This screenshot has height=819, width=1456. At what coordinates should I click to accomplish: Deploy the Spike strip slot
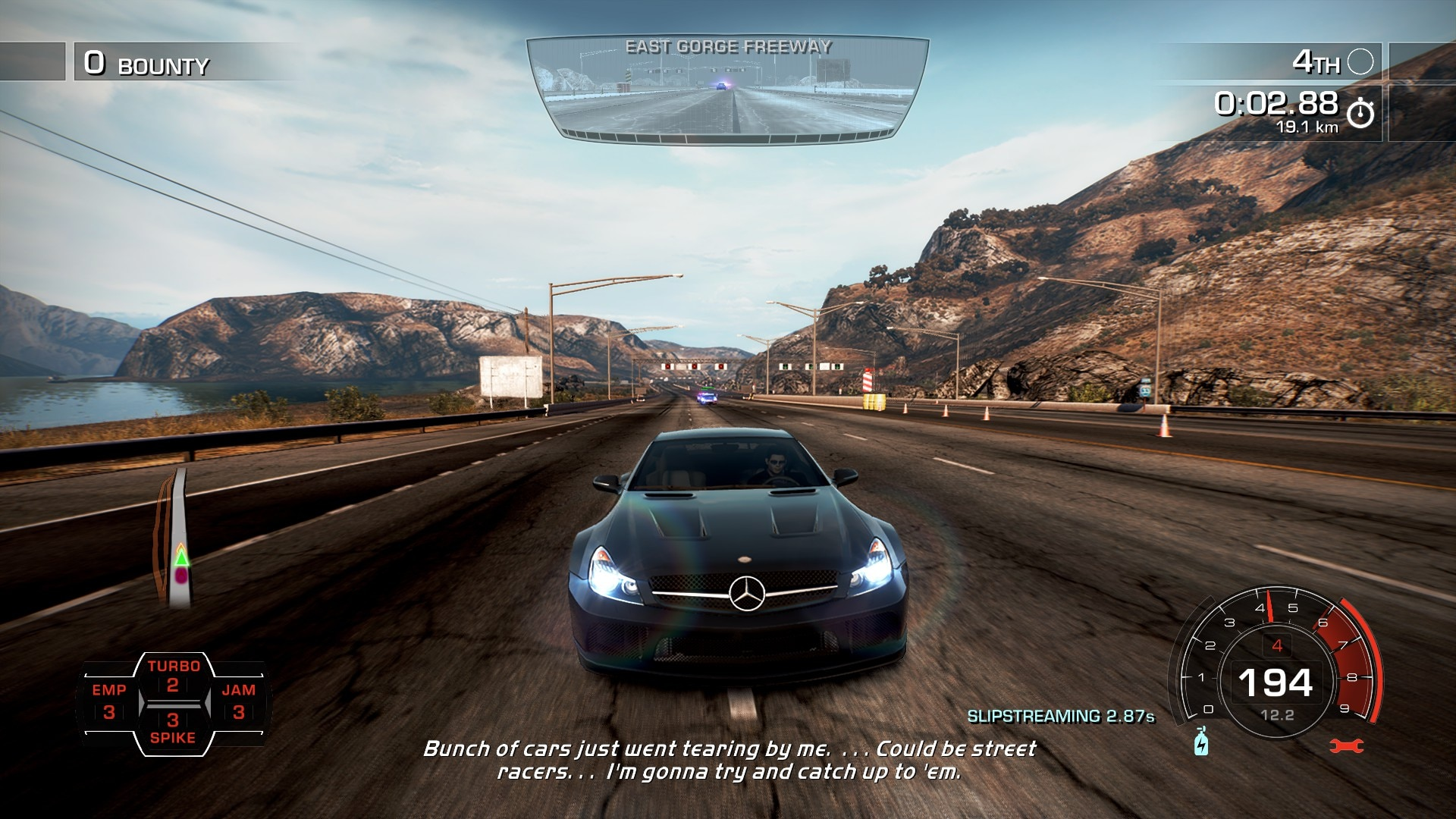pos(173,728)
